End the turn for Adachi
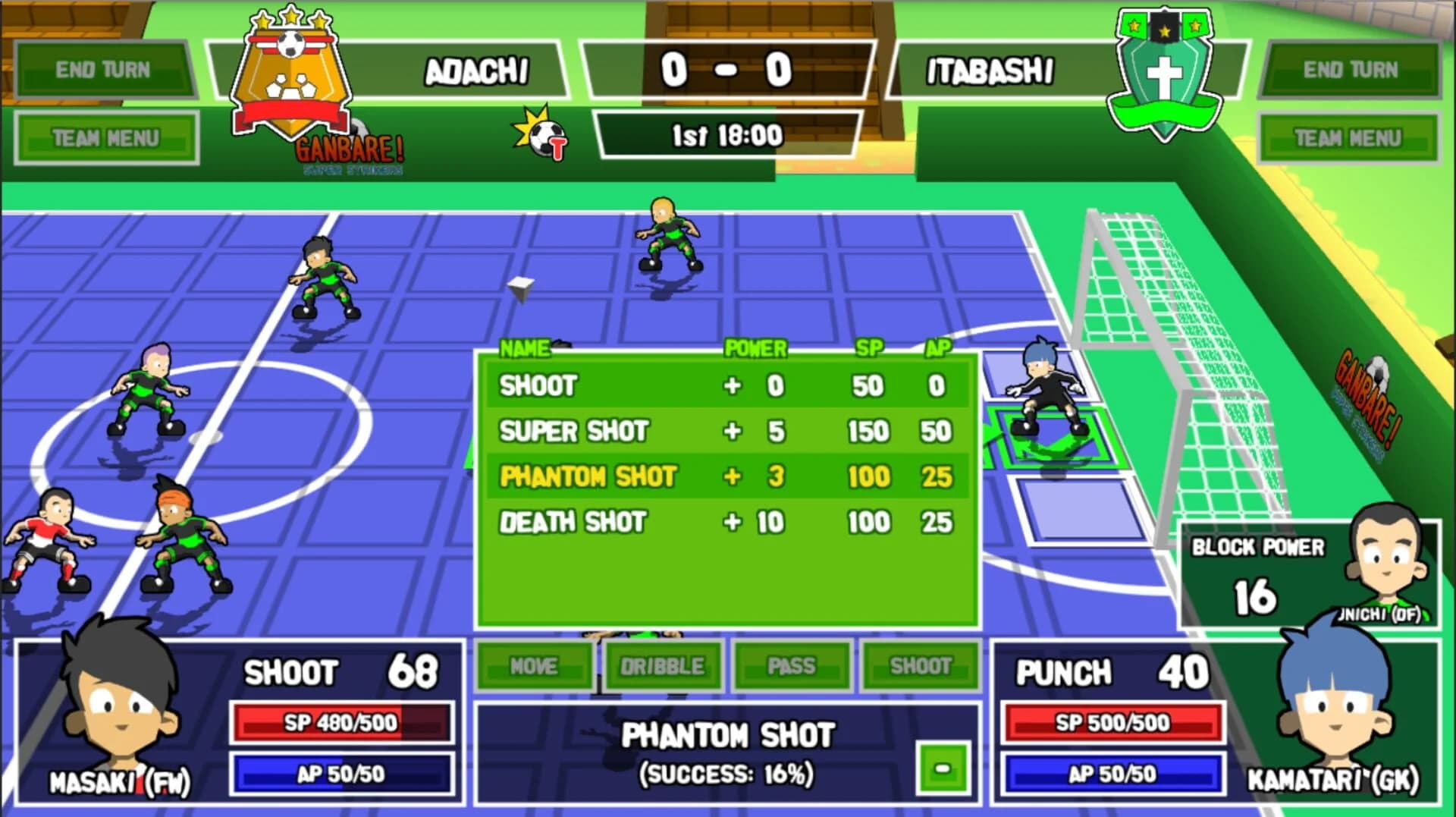Viewport: 1456px width, 817px height. coord(104,68)
